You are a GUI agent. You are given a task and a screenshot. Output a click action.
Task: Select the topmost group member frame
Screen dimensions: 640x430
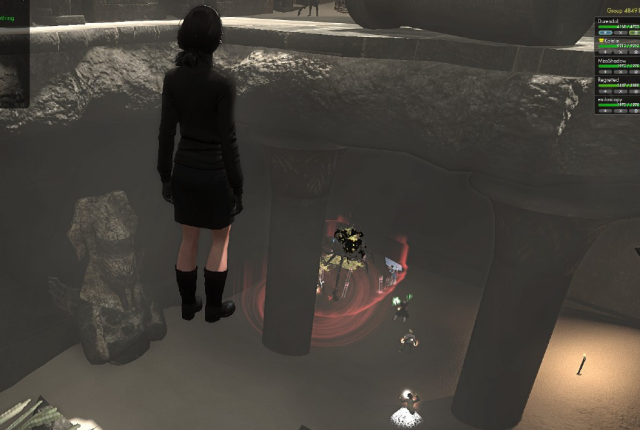pyautogui.click(x=616, y=24)
